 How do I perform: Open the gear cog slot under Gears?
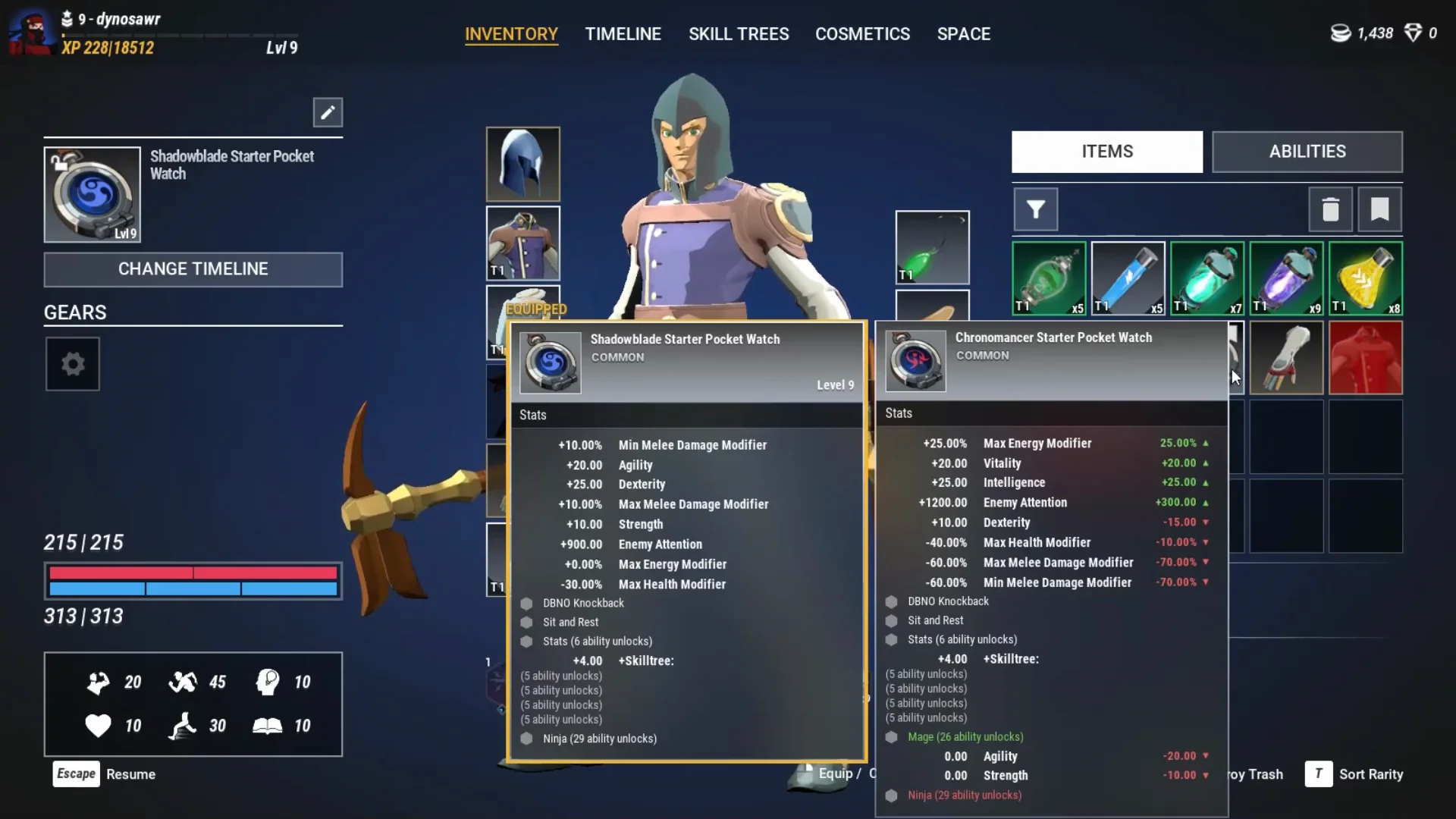(73, 364)
